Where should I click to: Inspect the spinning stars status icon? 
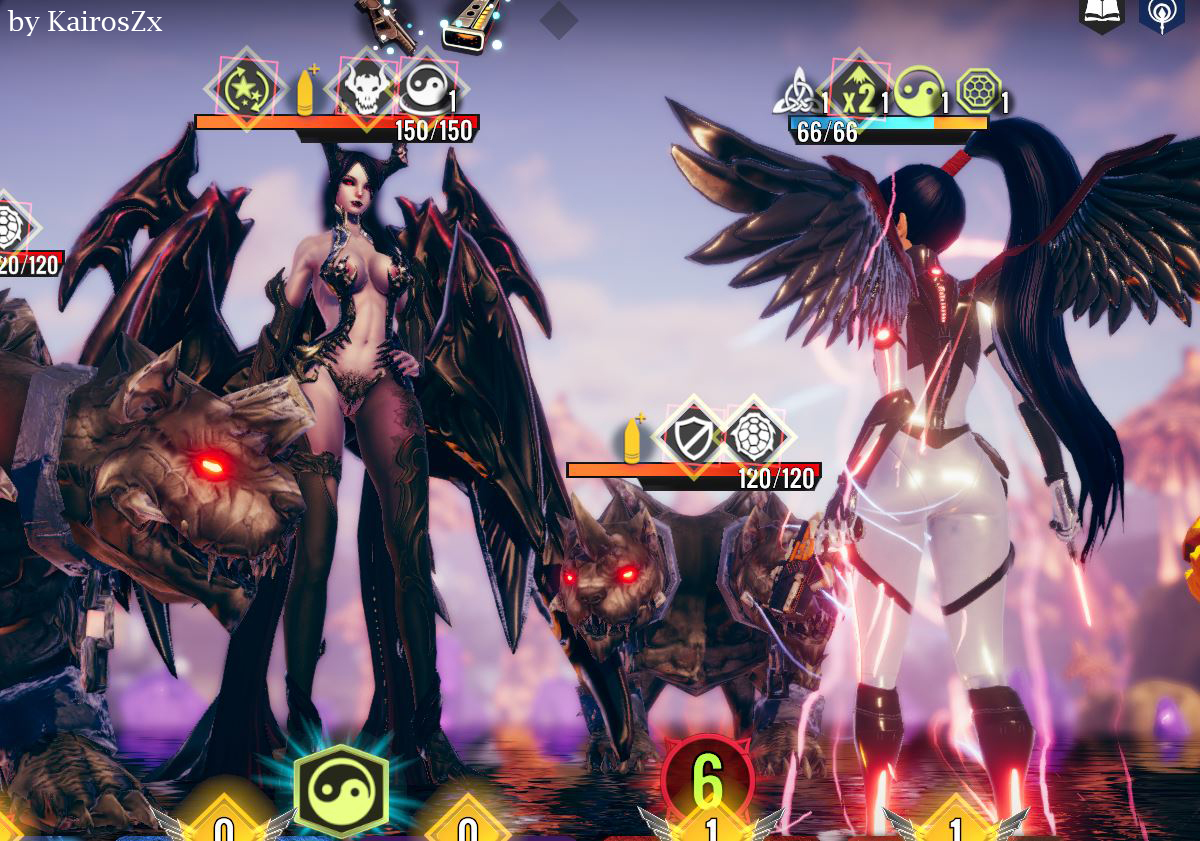click(x=243, y=89)
